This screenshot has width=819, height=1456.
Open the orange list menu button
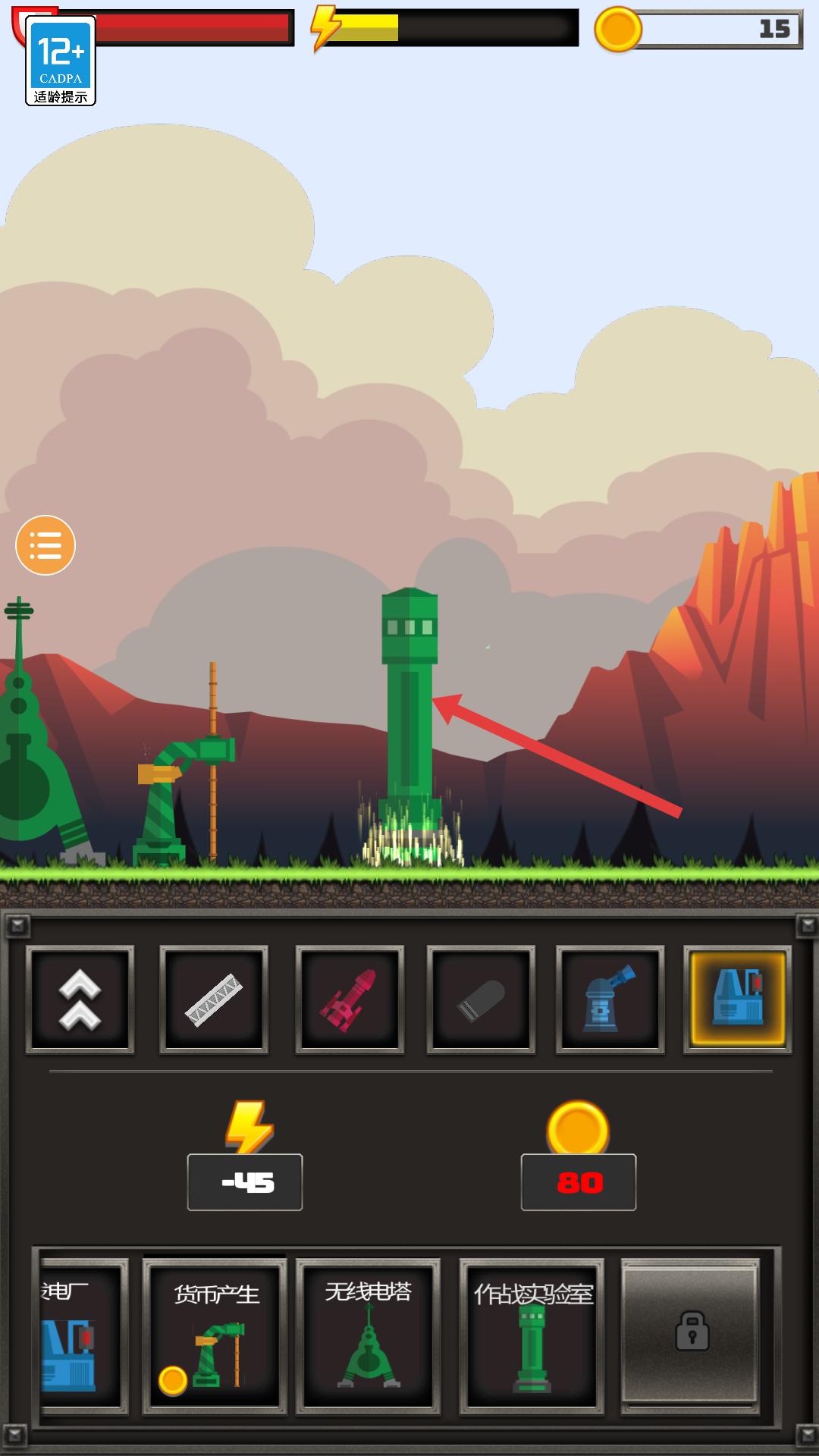click(45, 545)
